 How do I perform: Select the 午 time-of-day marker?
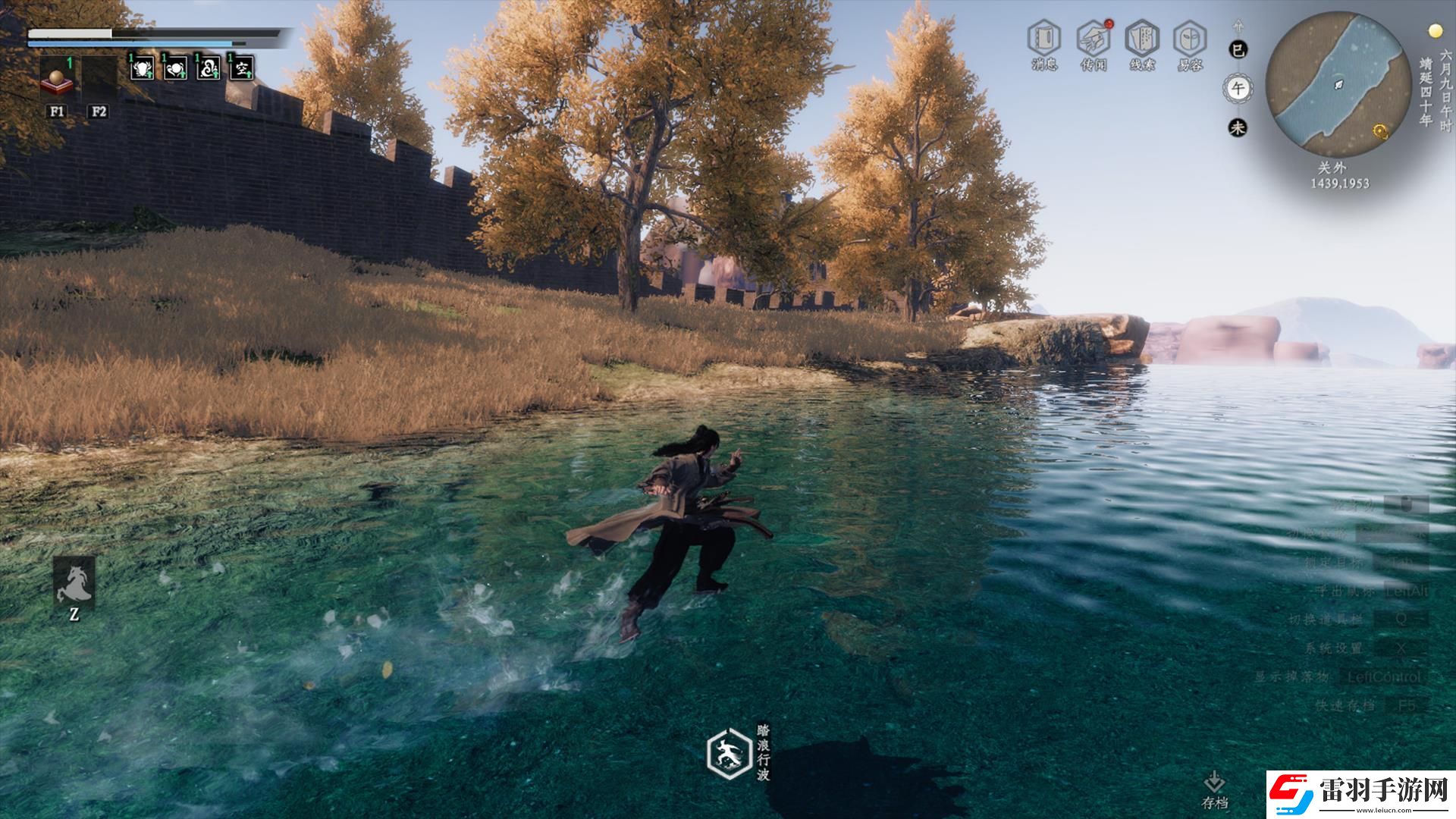[x=1238, y=89]
